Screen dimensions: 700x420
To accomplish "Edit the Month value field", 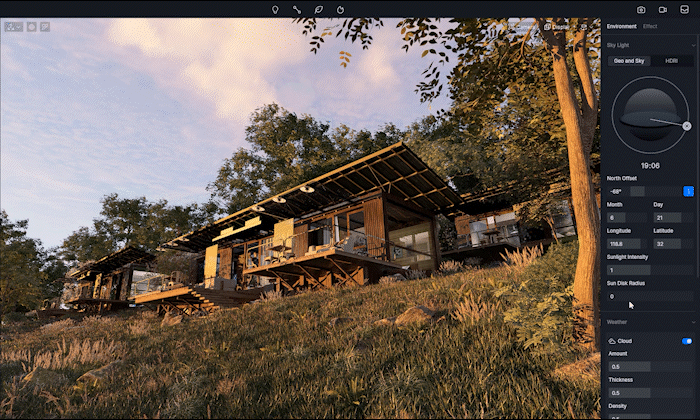I will 627,217.
